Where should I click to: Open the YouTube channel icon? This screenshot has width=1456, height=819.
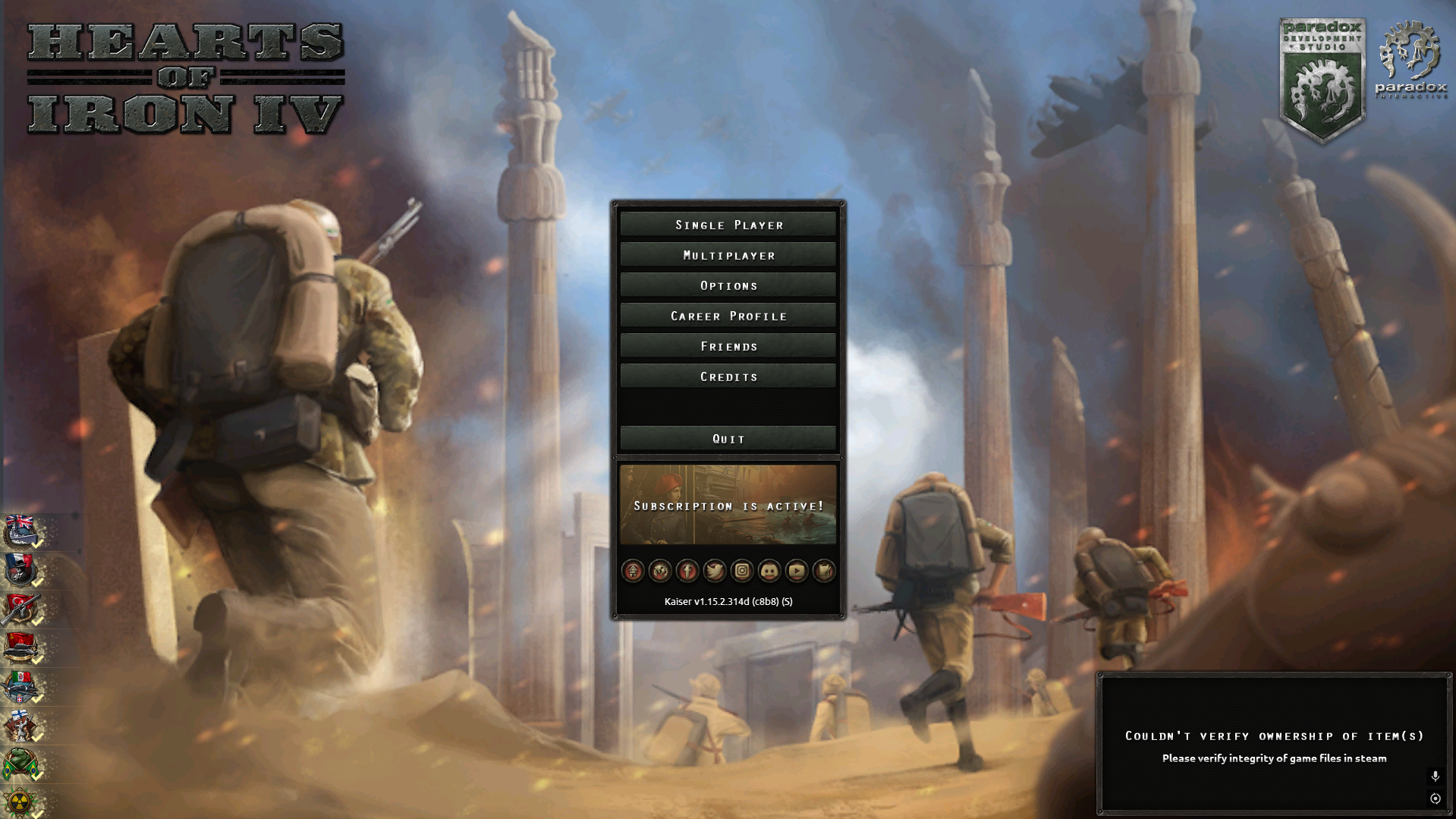tap(797, 571)
